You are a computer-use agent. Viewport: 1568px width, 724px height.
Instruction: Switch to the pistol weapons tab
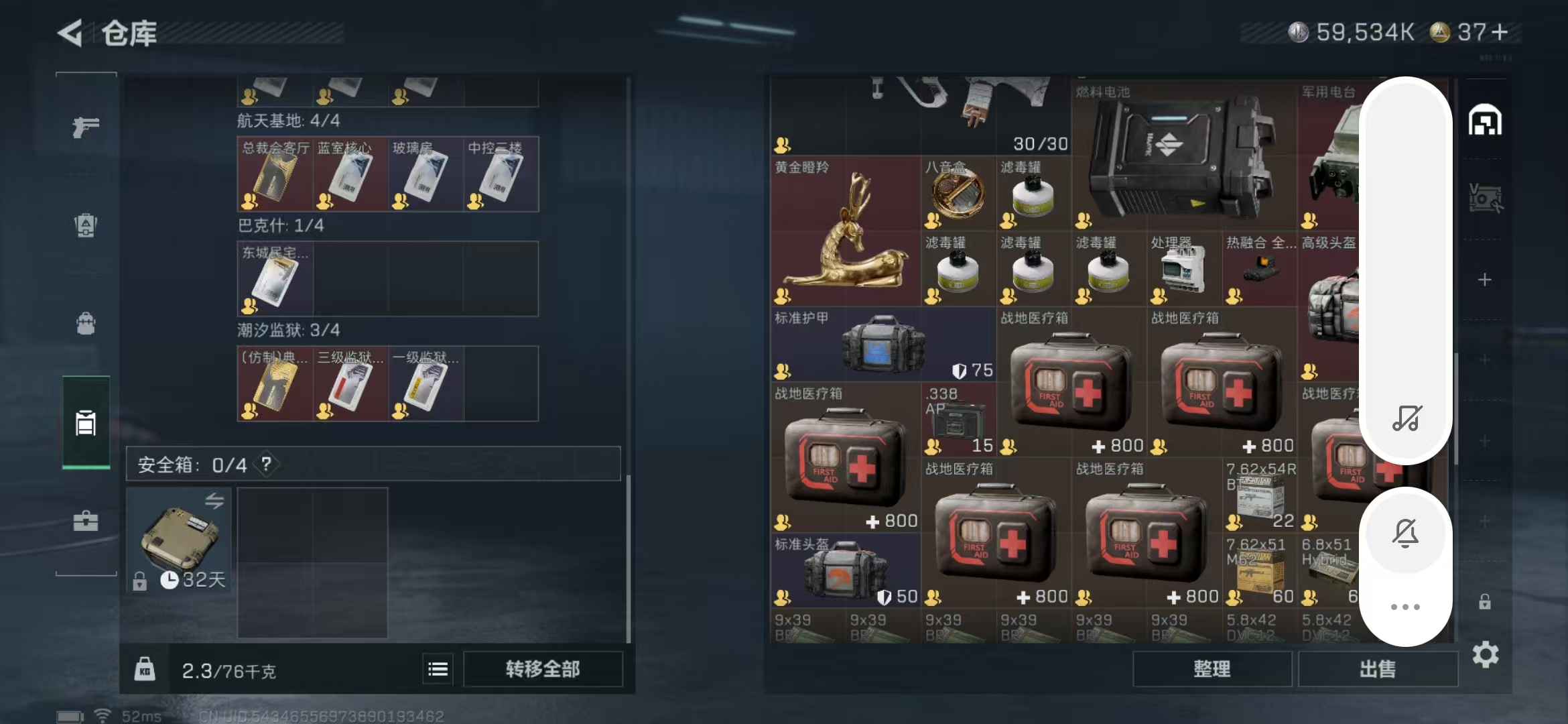point(86,127)
